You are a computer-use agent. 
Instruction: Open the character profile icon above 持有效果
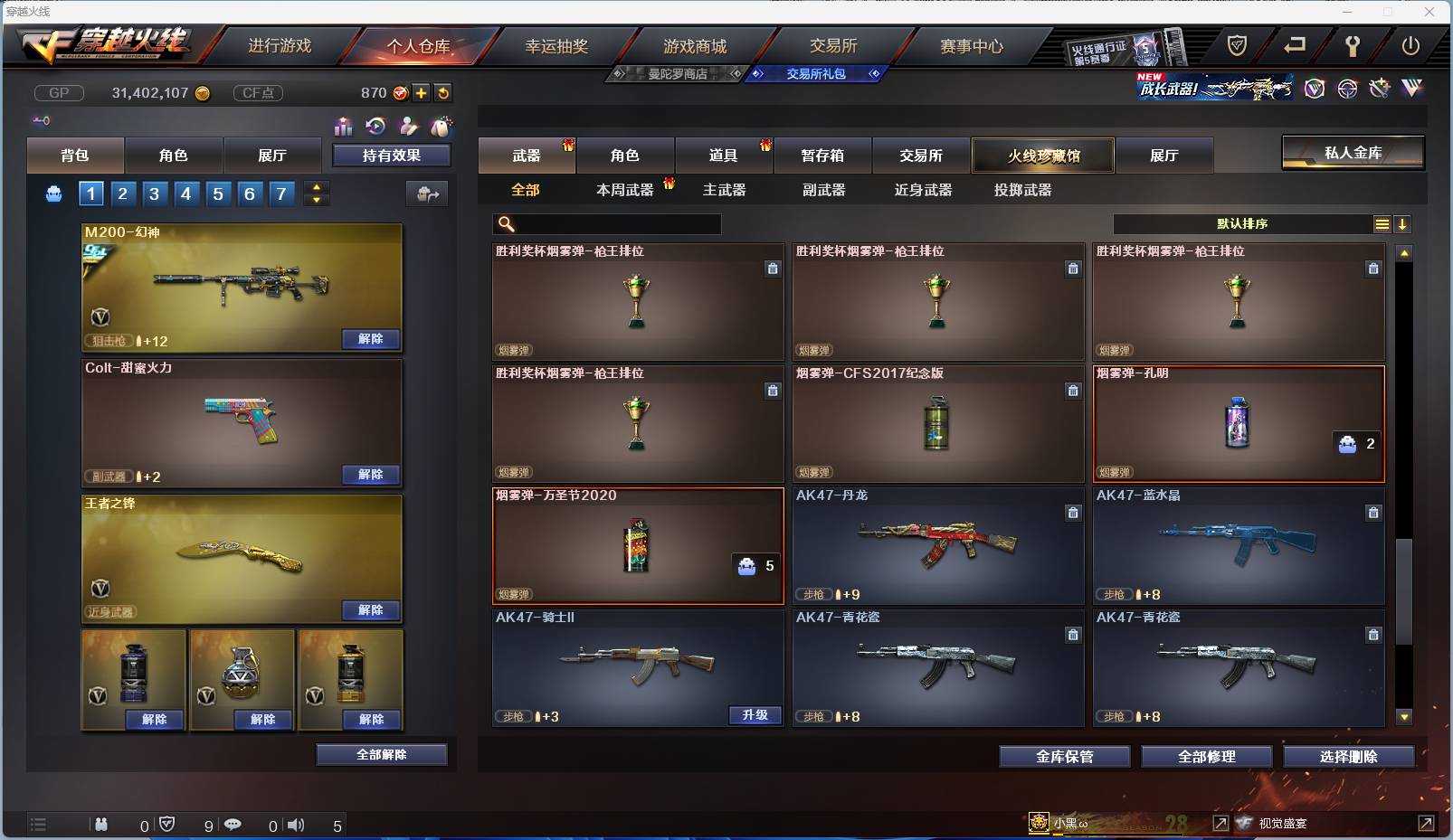[x=409, y=127]
